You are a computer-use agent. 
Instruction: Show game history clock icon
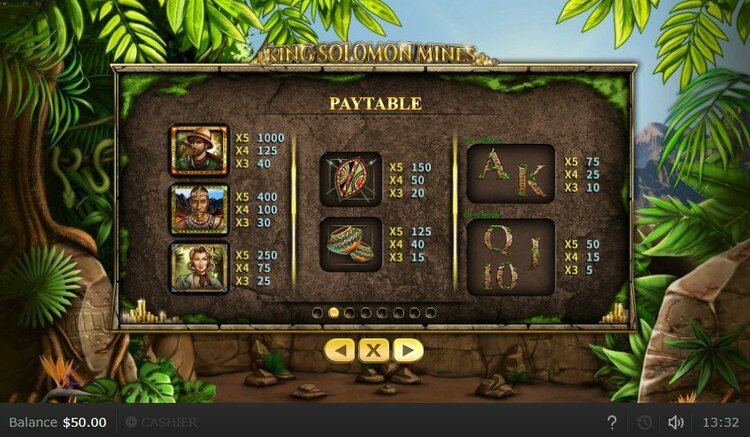pyautogui.click(x=645, y=422)
